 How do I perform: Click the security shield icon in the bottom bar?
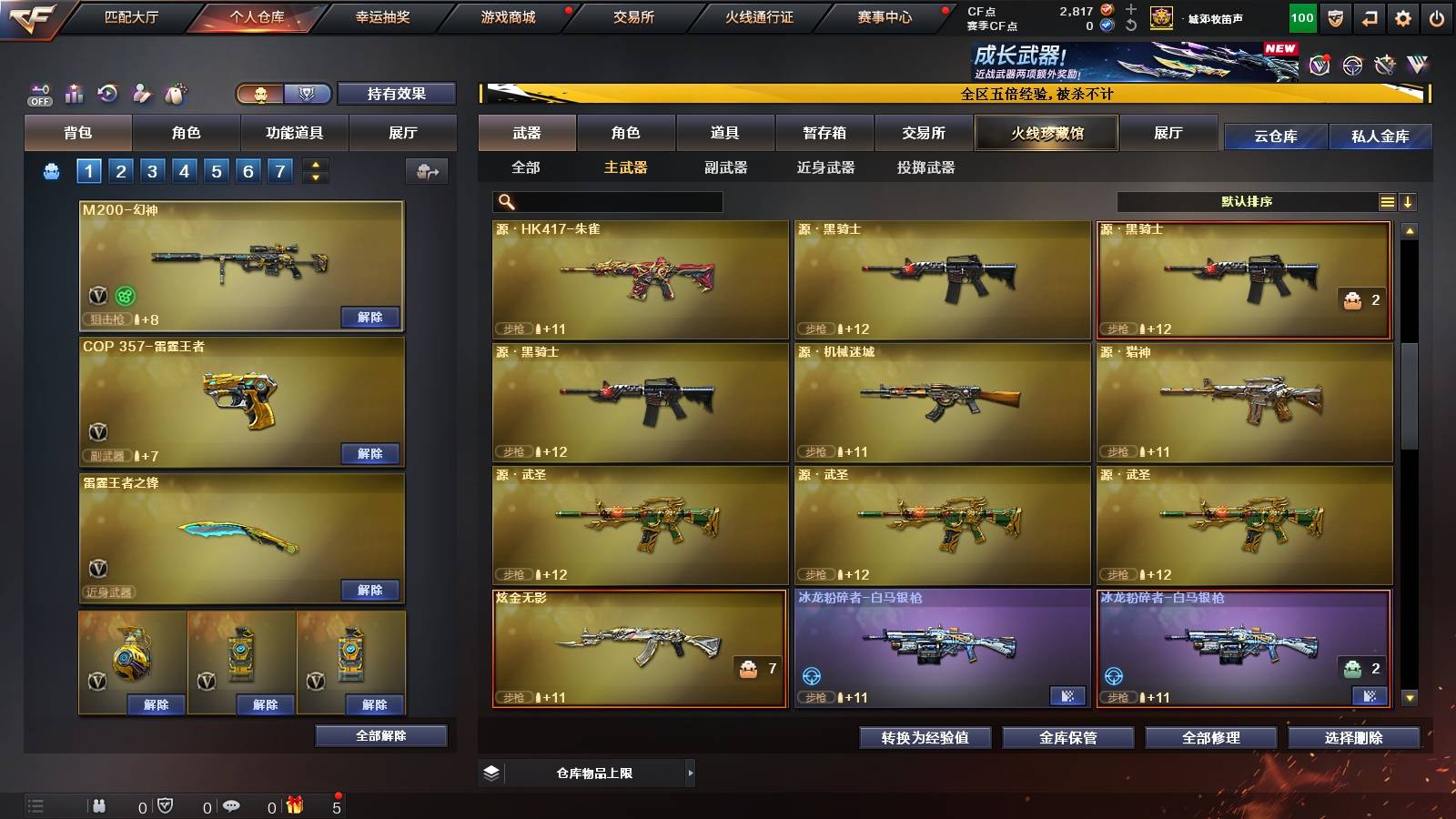click(x=166, y=804)
